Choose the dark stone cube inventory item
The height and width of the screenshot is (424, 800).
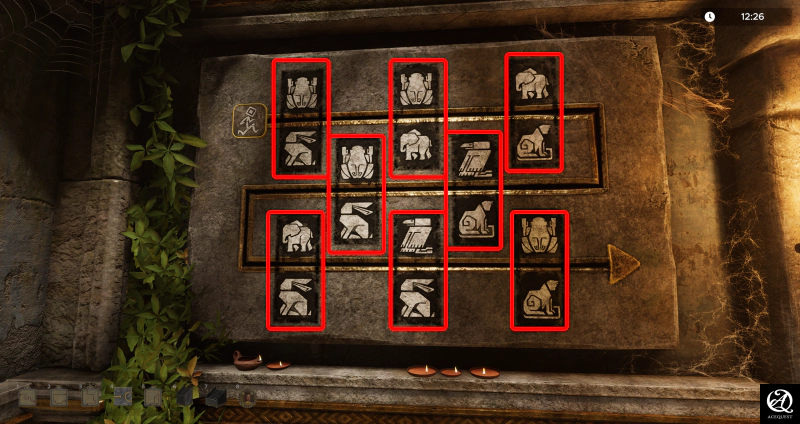tap(185, 397)
